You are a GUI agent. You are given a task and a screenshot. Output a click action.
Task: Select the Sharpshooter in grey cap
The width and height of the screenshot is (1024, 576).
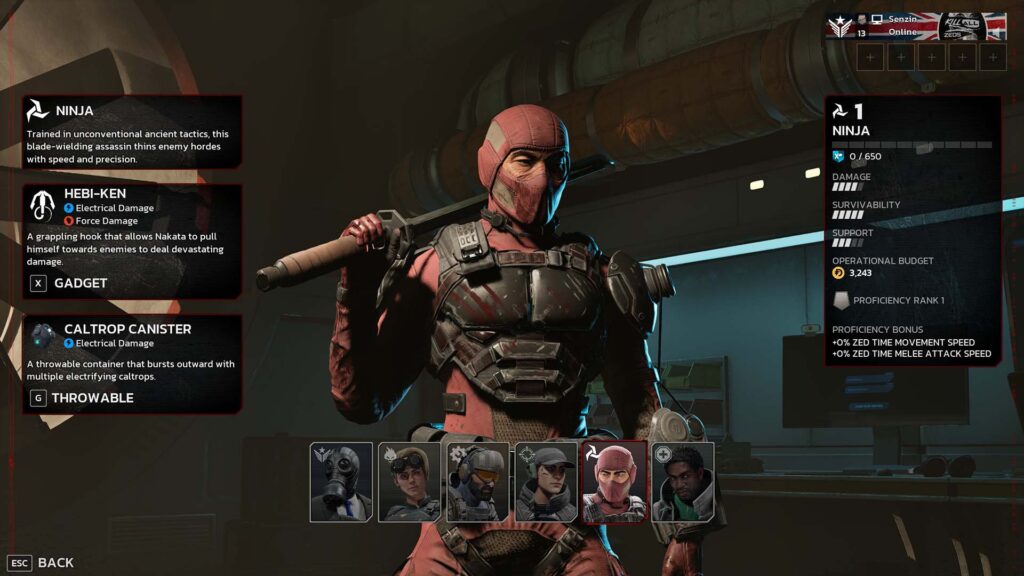click(546, 482)
